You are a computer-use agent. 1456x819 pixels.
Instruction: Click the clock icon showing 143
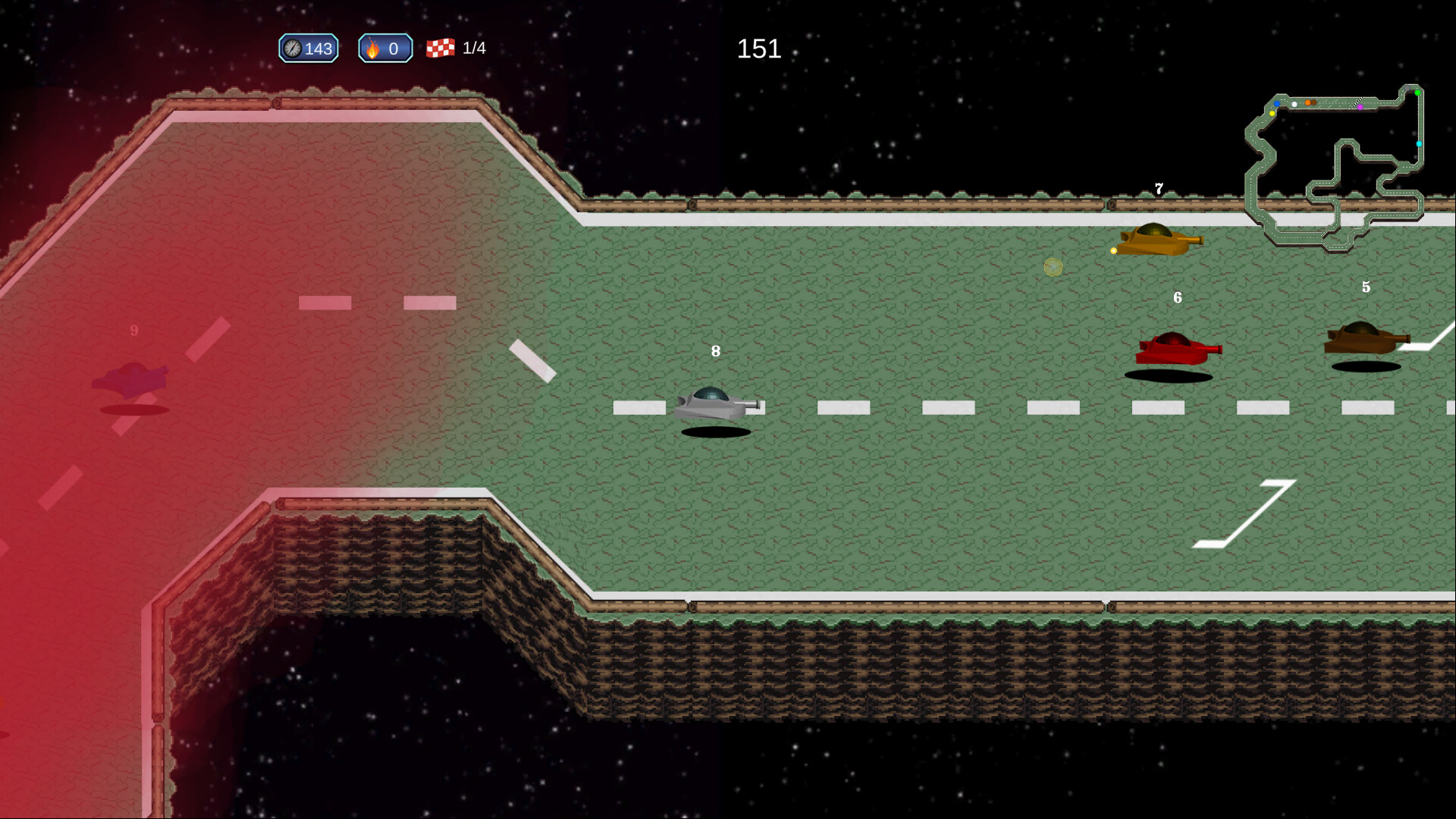292,48
